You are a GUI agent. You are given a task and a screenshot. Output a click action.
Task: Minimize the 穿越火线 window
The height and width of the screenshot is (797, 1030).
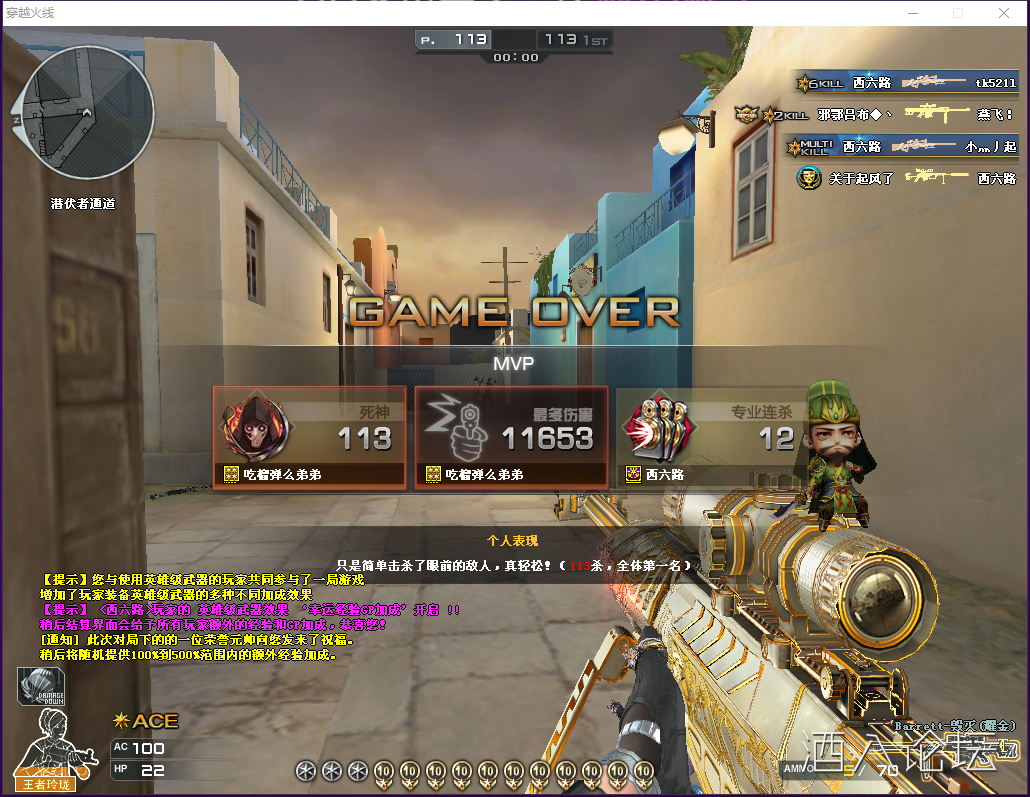click(x=911, y=13)
